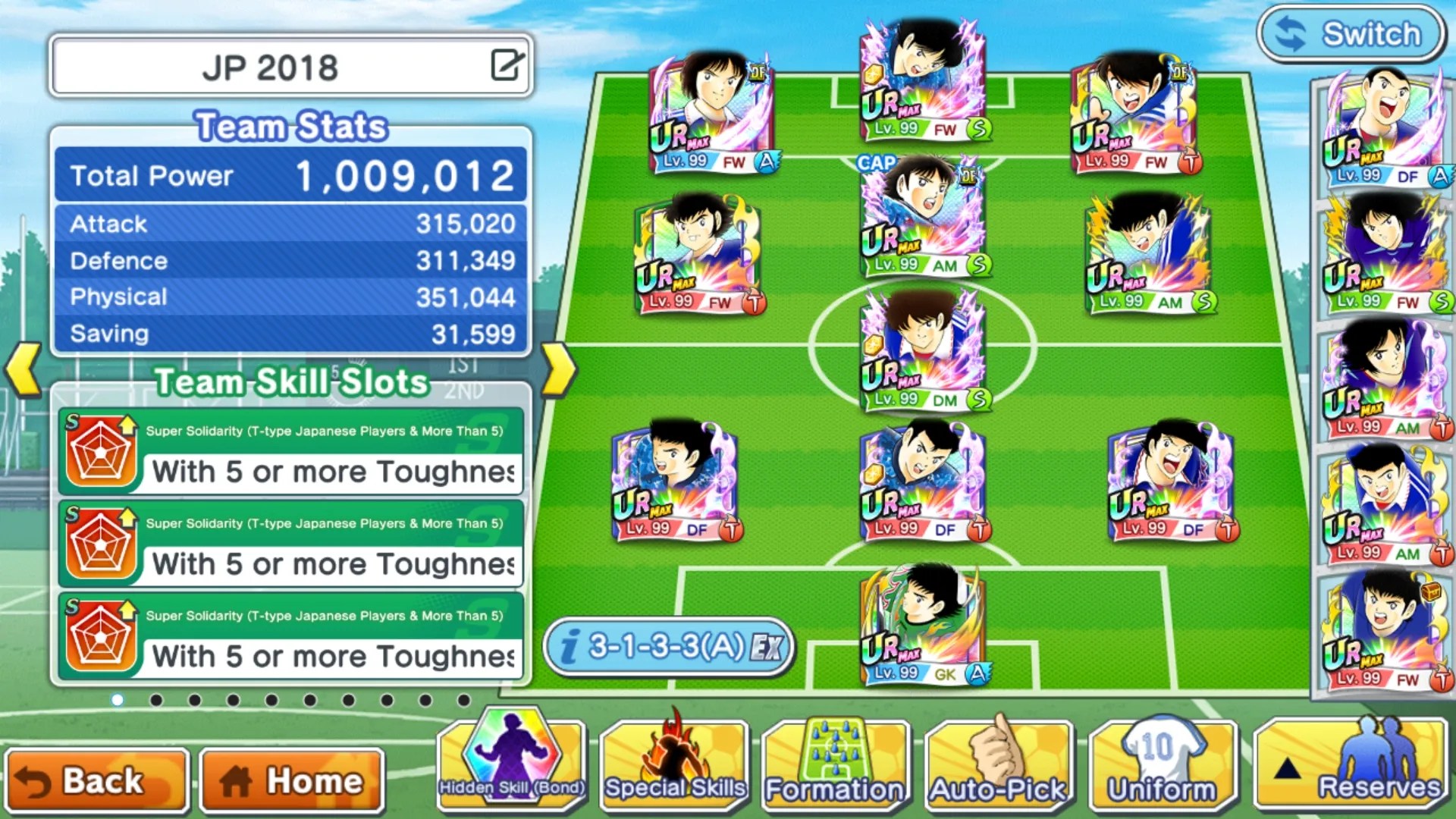
Task: Show info for 3-1-3-3(A) EX formation
Action: 669,647
